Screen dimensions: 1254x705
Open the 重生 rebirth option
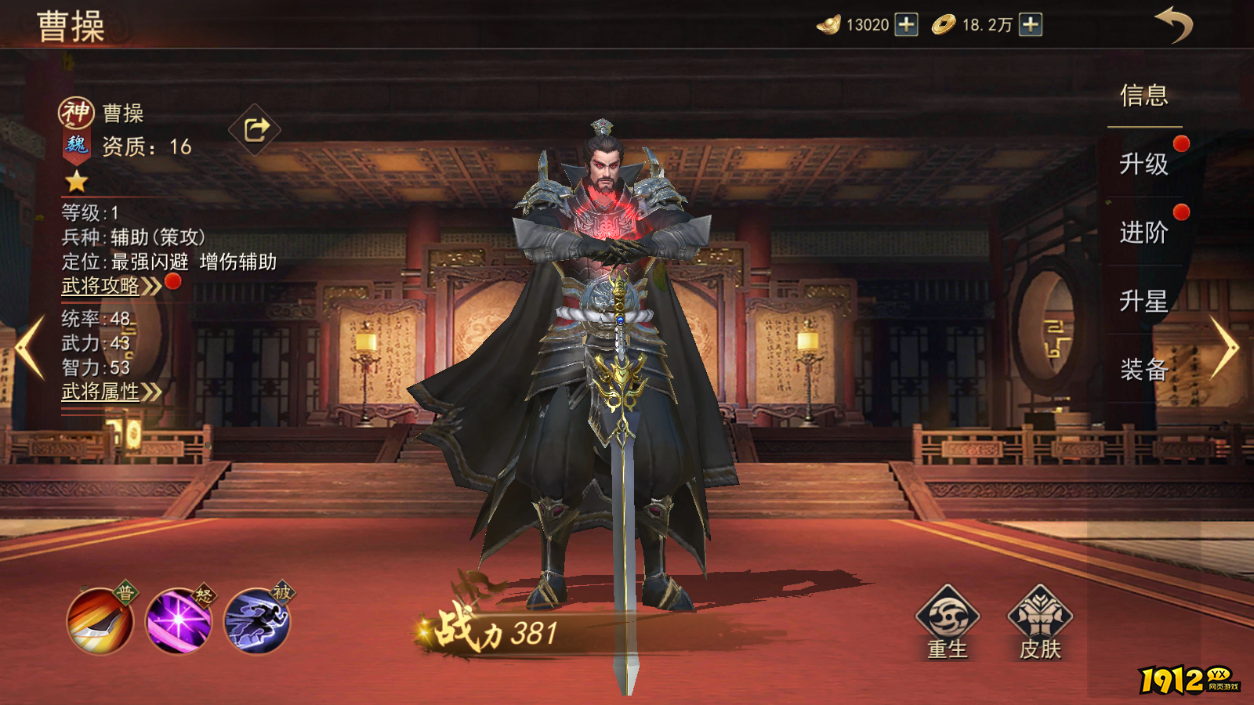tap(947, 622)
